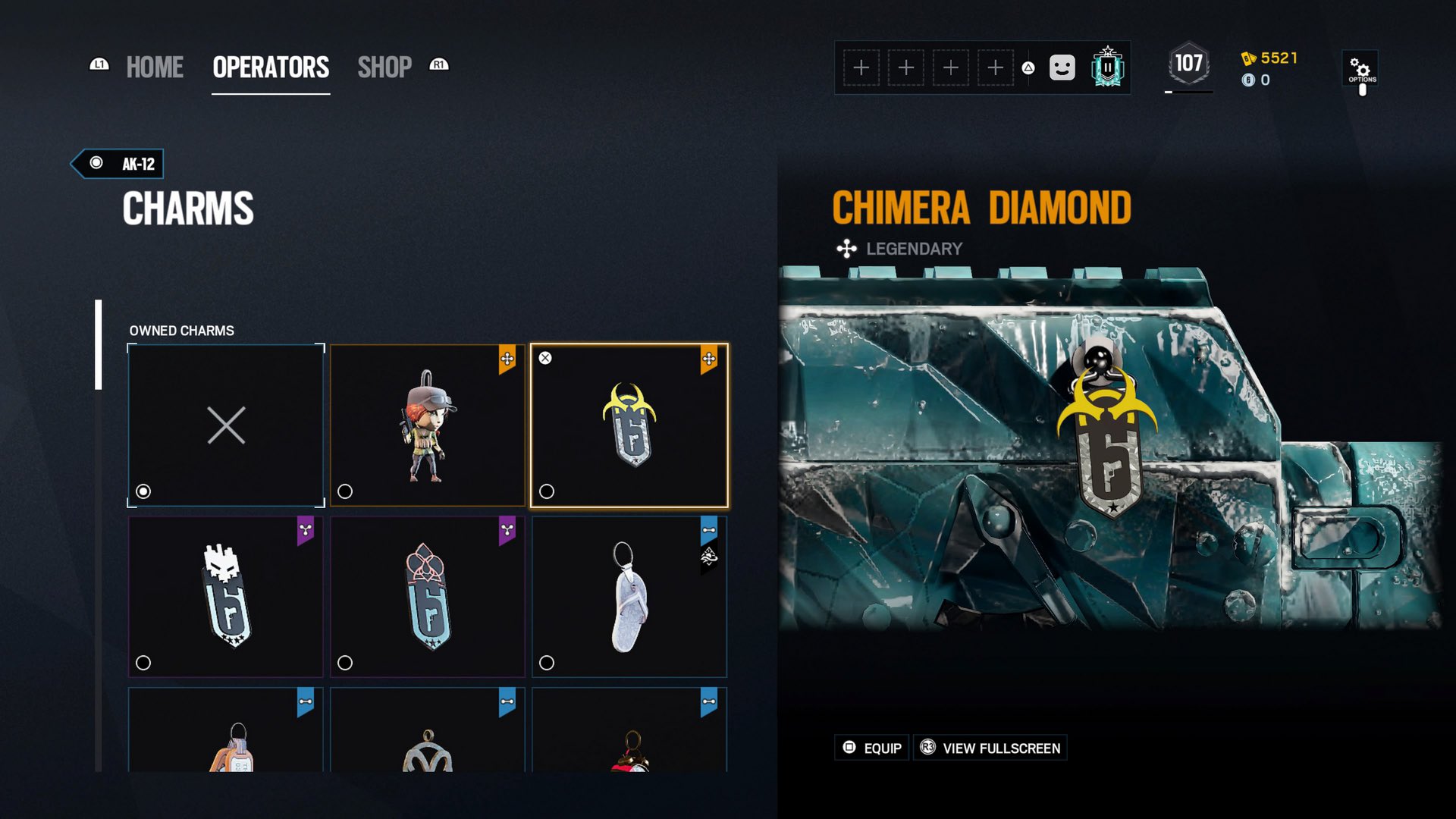Screen dimensions: 1456x819
Task: Click VIEW FULLSCREEN
Action: tap(990, 748)
